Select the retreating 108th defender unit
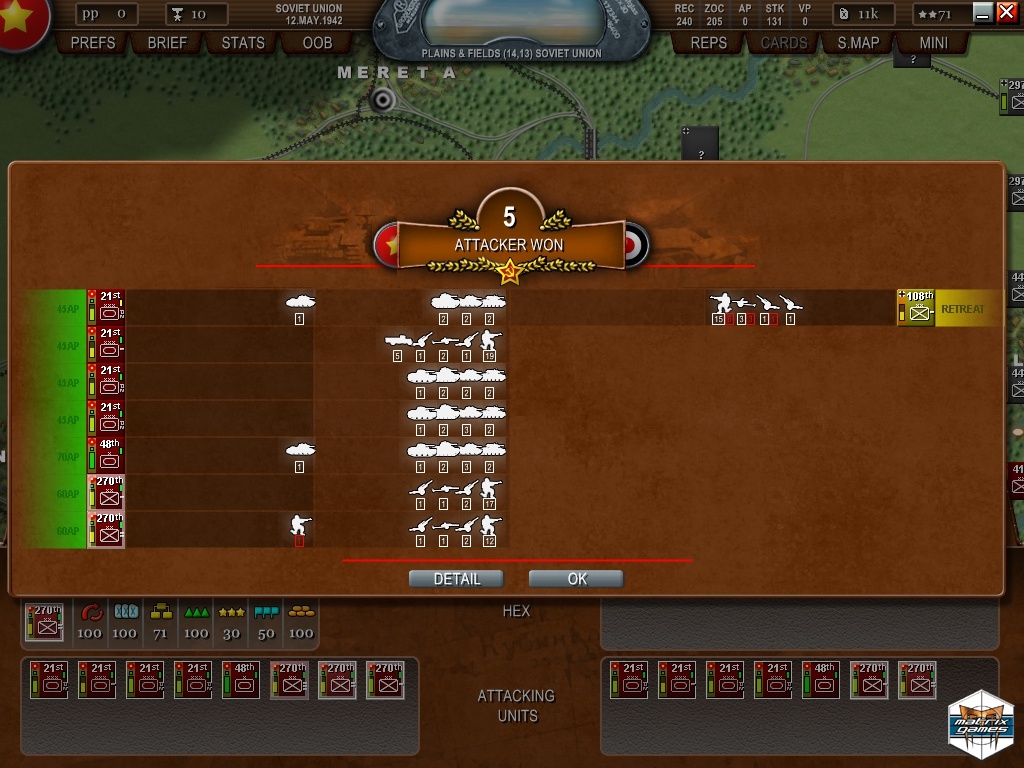The image size is (1024, 768). click(x=916, y=308)
